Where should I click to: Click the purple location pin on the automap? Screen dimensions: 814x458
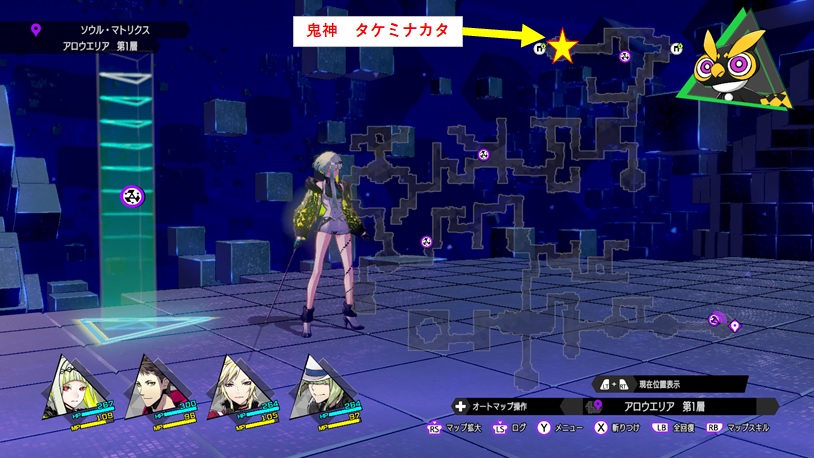click(x=735, y=326)
